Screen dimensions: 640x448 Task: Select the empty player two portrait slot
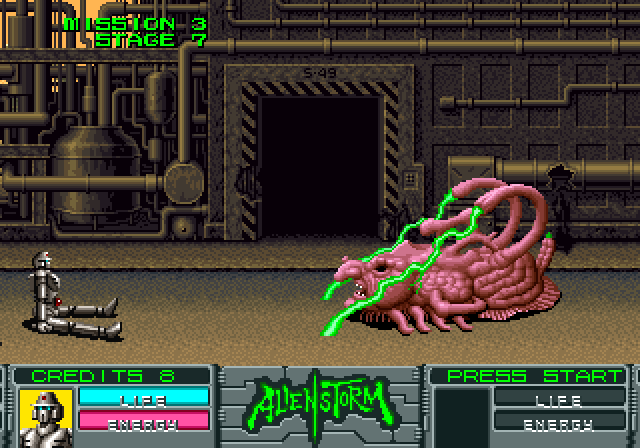point(460,412)
